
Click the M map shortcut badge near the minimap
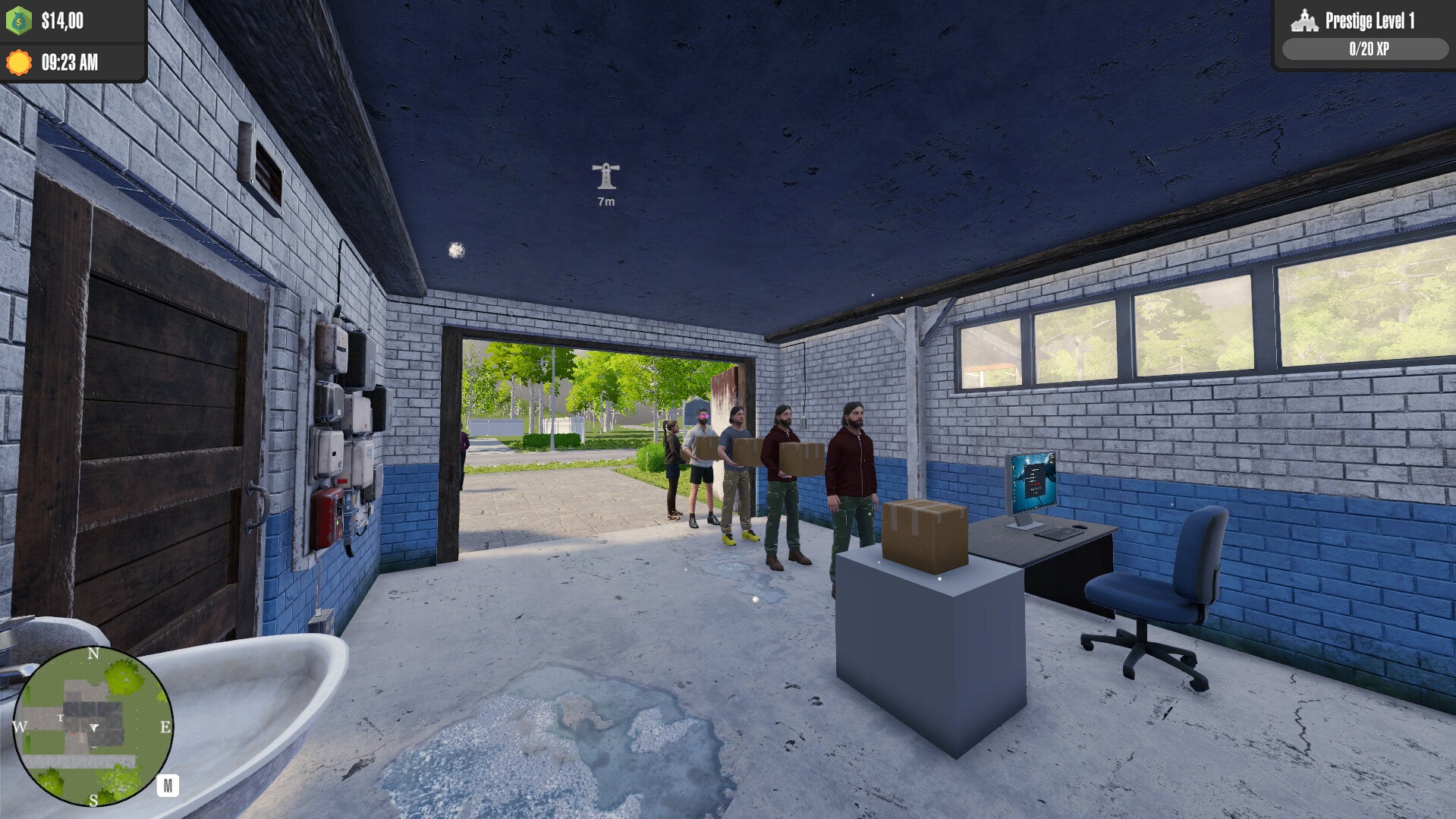click(168, 786)
